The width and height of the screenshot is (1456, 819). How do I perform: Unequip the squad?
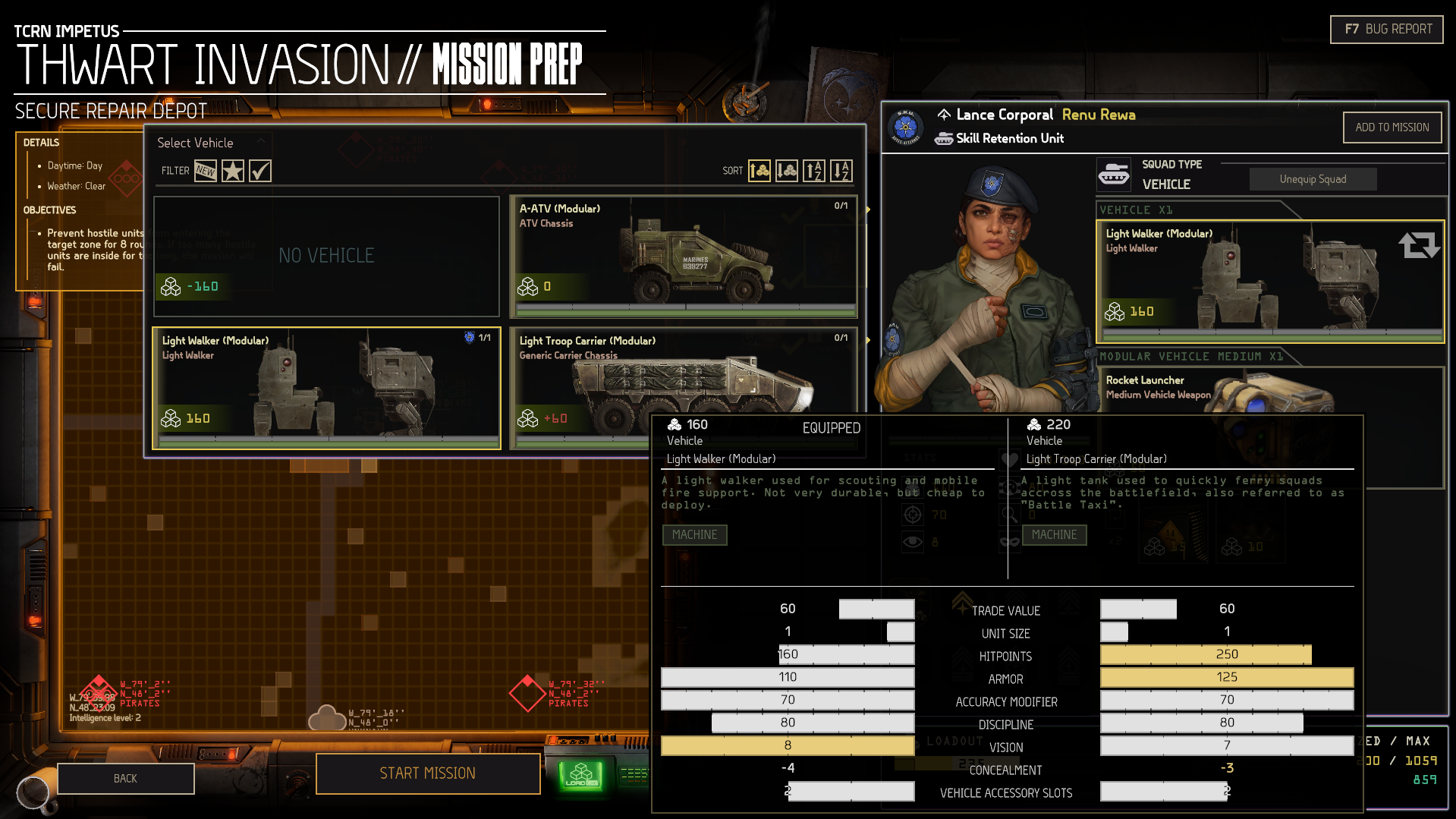[x=1313, y=179]
